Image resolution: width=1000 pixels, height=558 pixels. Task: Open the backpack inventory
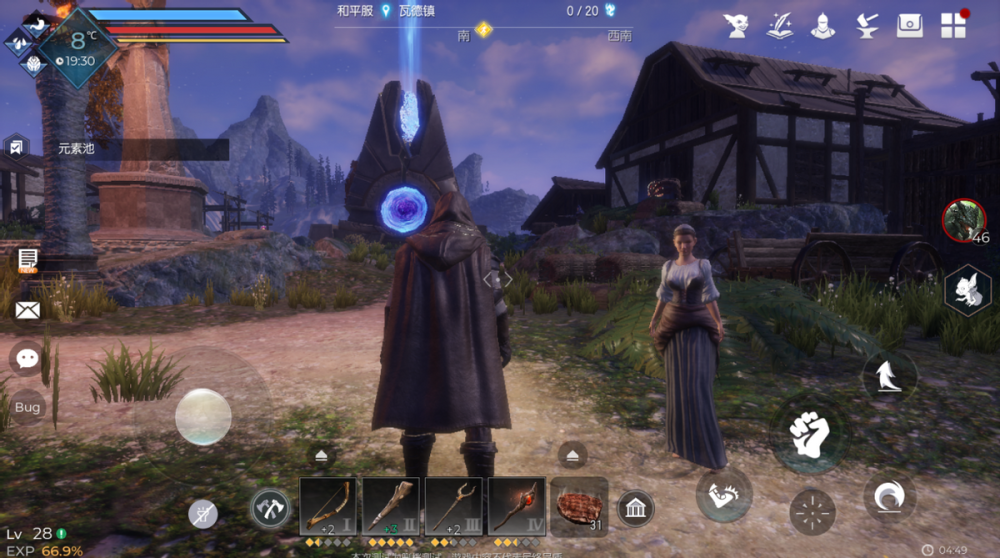click(x=909, y=26)
